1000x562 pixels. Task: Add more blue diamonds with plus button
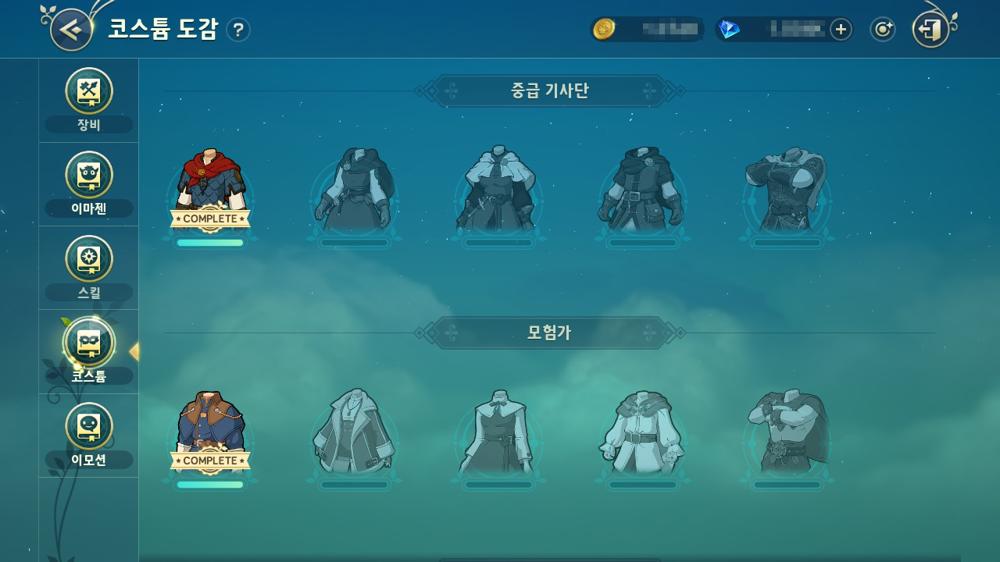[x=841, y=30]
